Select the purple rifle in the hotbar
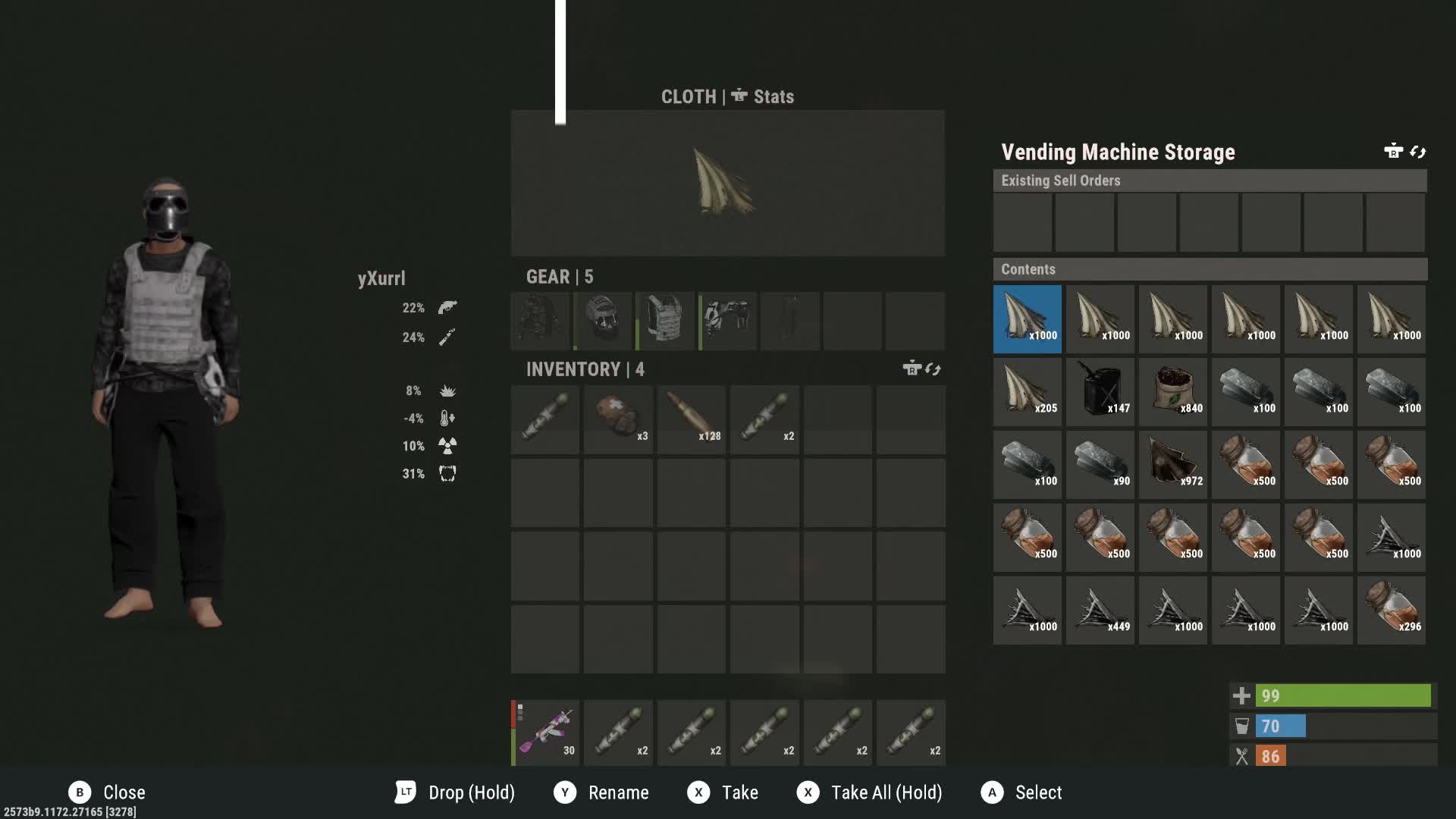Screen dimensions: 1456x819 (x=545, y=733)
